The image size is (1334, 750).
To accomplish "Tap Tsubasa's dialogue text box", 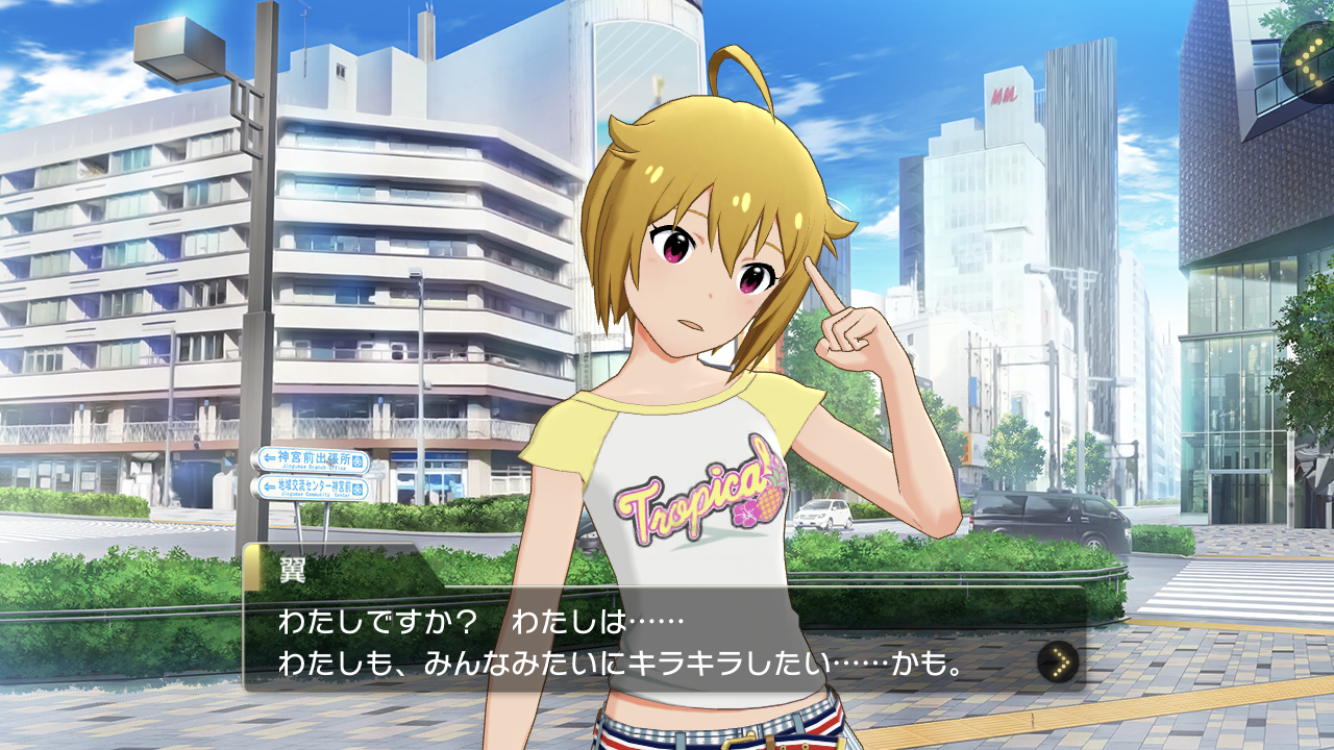I will point(640,640).
